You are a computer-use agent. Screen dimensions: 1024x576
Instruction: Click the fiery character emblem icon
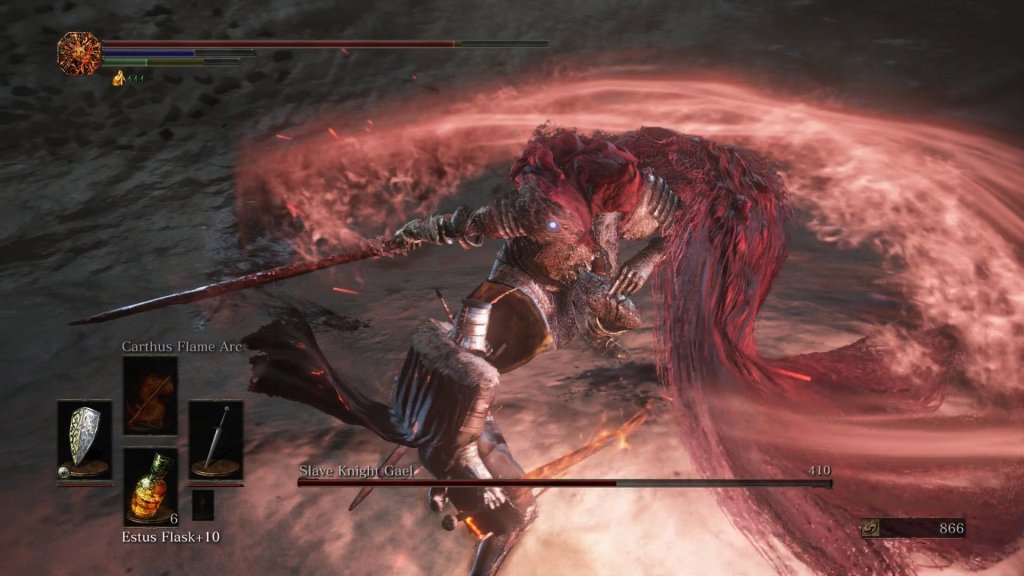(77, 52)
